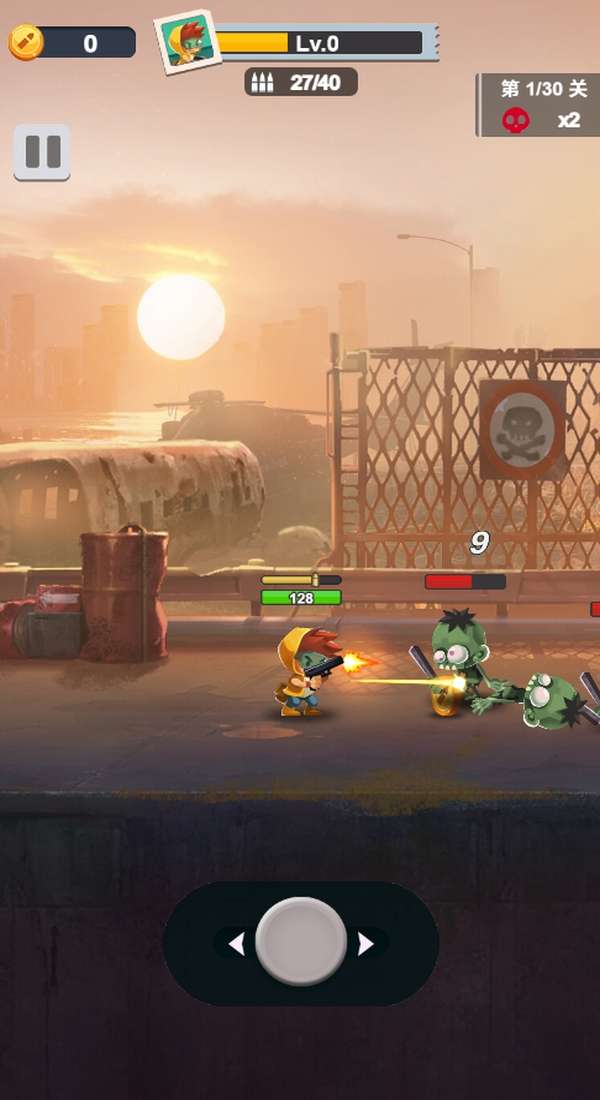Pause the game with the pause button
The width and height of the screenshot is (600, 1100).
(x=42, y=152)
